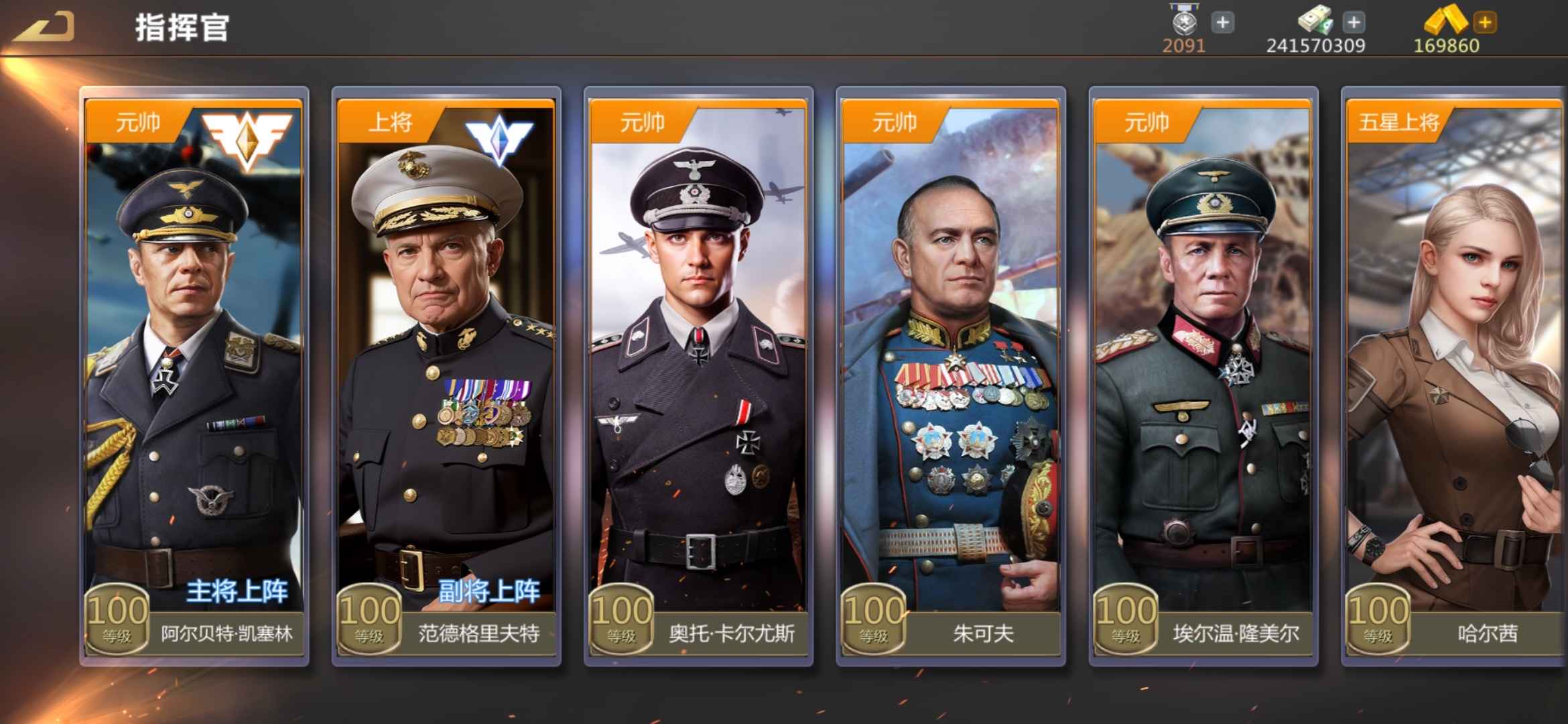The height and width of the screenshot is (724, 1568).
Task: Pick the 埃尔温·隆美尔 commander card
Action: tap(1203, 375)
